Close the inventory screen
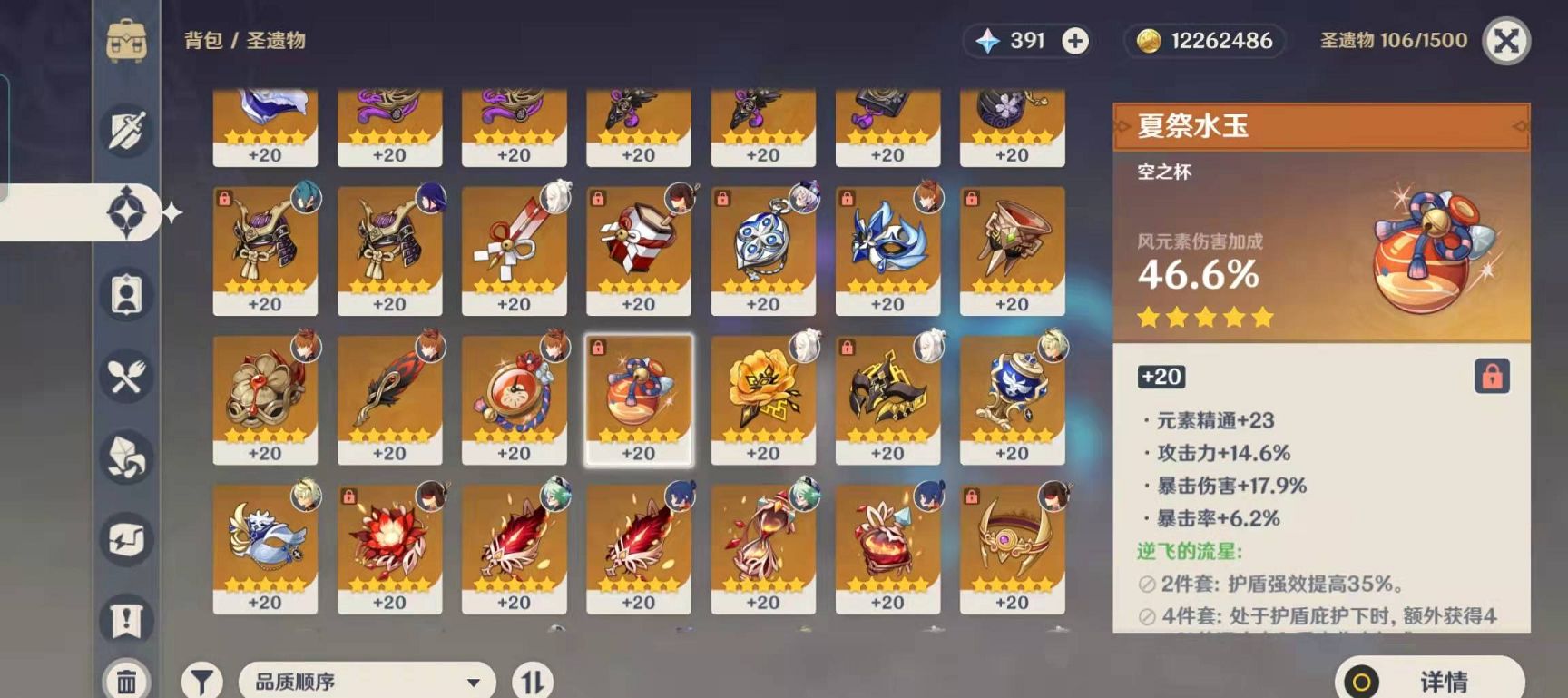 pyautogui.click(x=1506, y=41)
